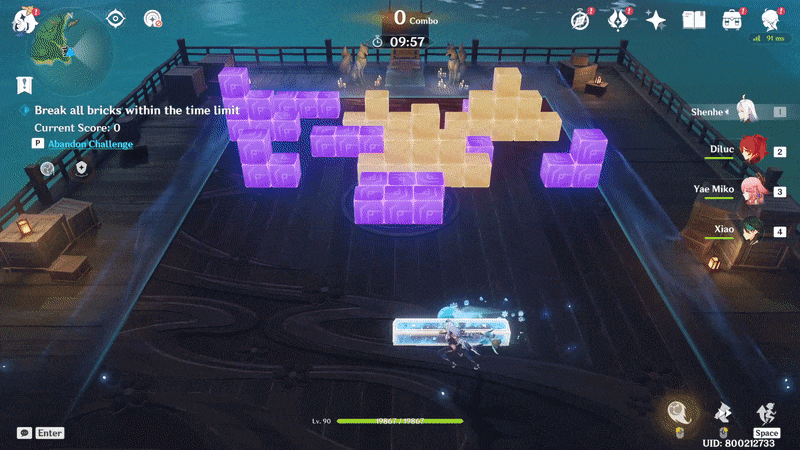This screenshot has width=800, height=450.
Task: Open the character head profile icon
Action: [x=770, y=19]
